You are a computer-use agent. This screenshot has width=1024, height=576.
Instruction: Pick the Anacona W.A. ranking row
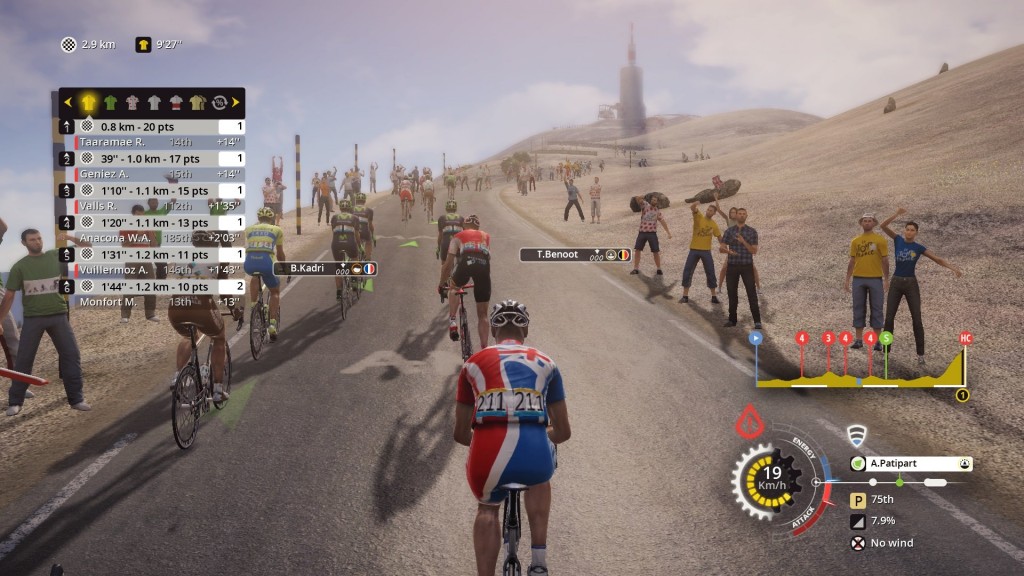point(152,238)
